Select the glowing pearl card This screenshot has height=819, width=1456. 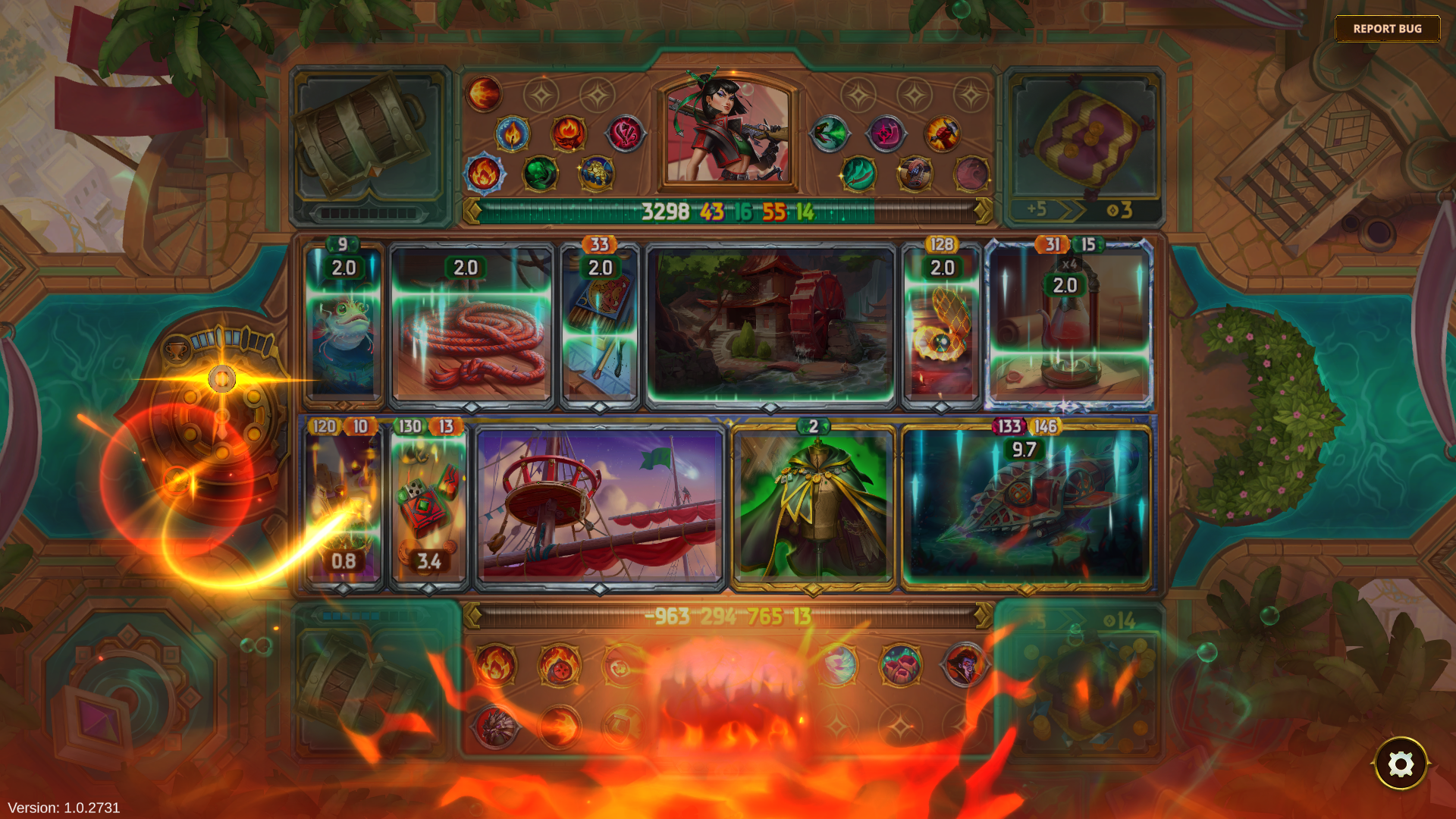(x=941, y=334)
